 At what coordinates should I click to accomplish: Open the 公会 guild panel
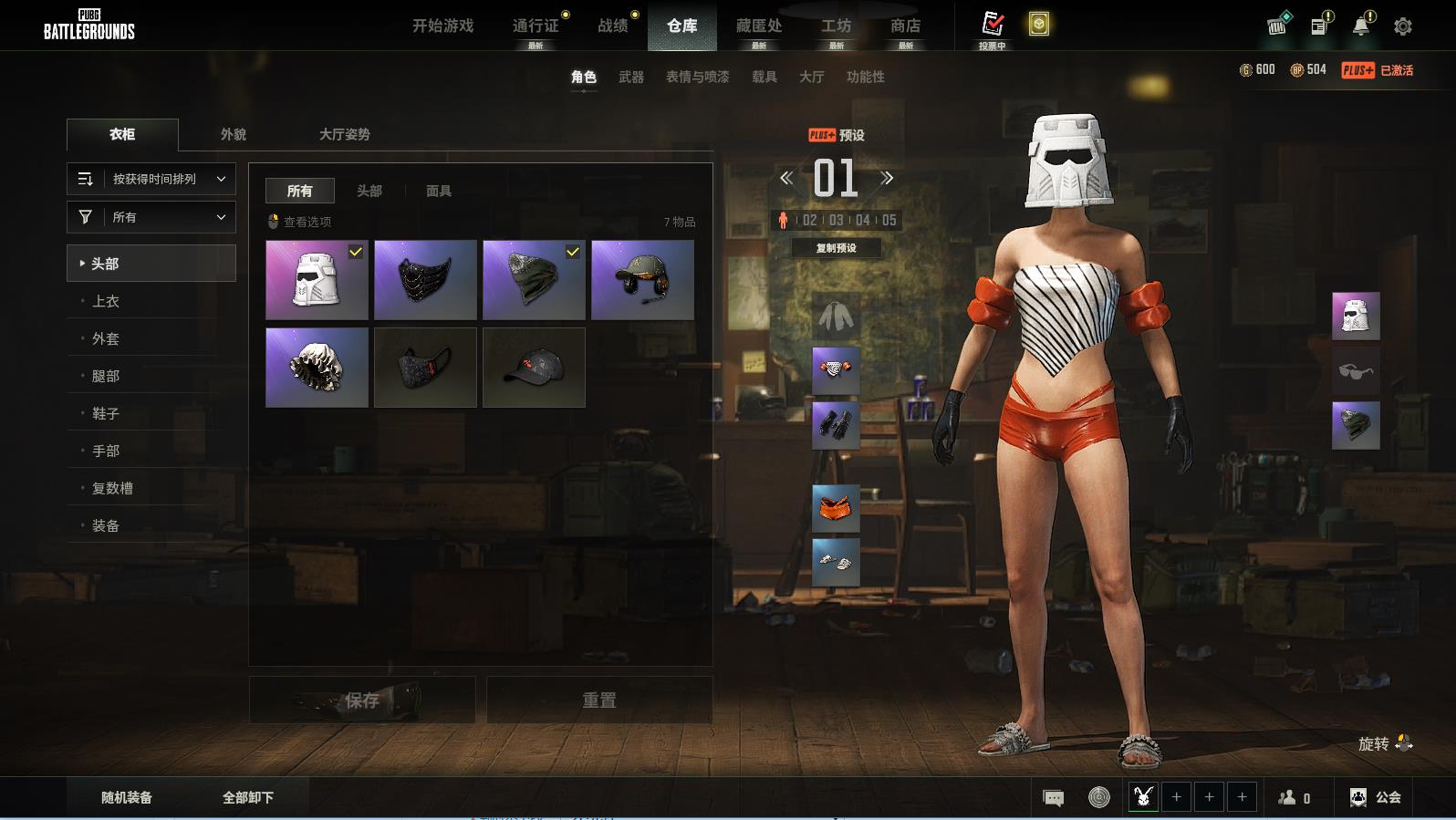[1376, 797]
